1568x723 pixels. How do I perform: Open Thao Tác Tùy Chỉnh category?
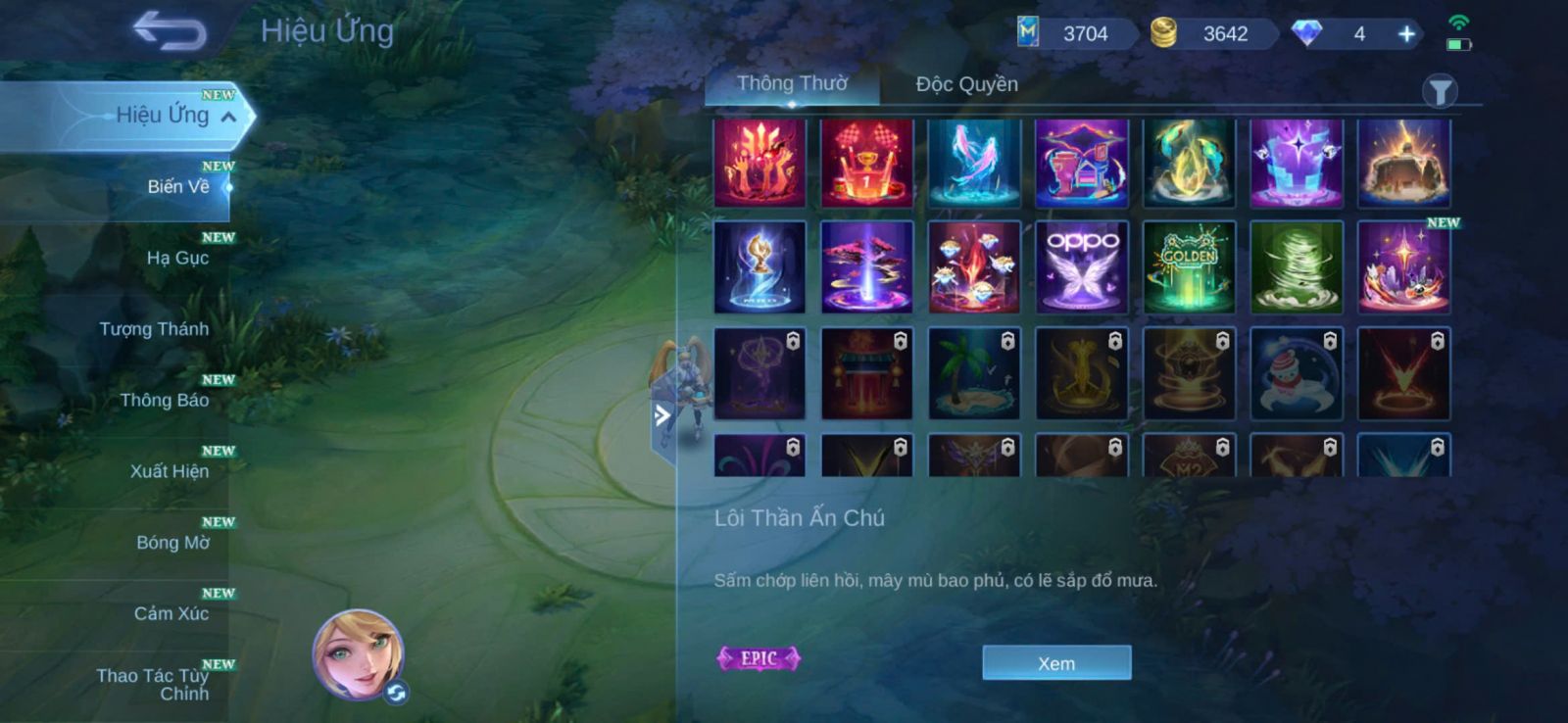[x=153, y=684]
